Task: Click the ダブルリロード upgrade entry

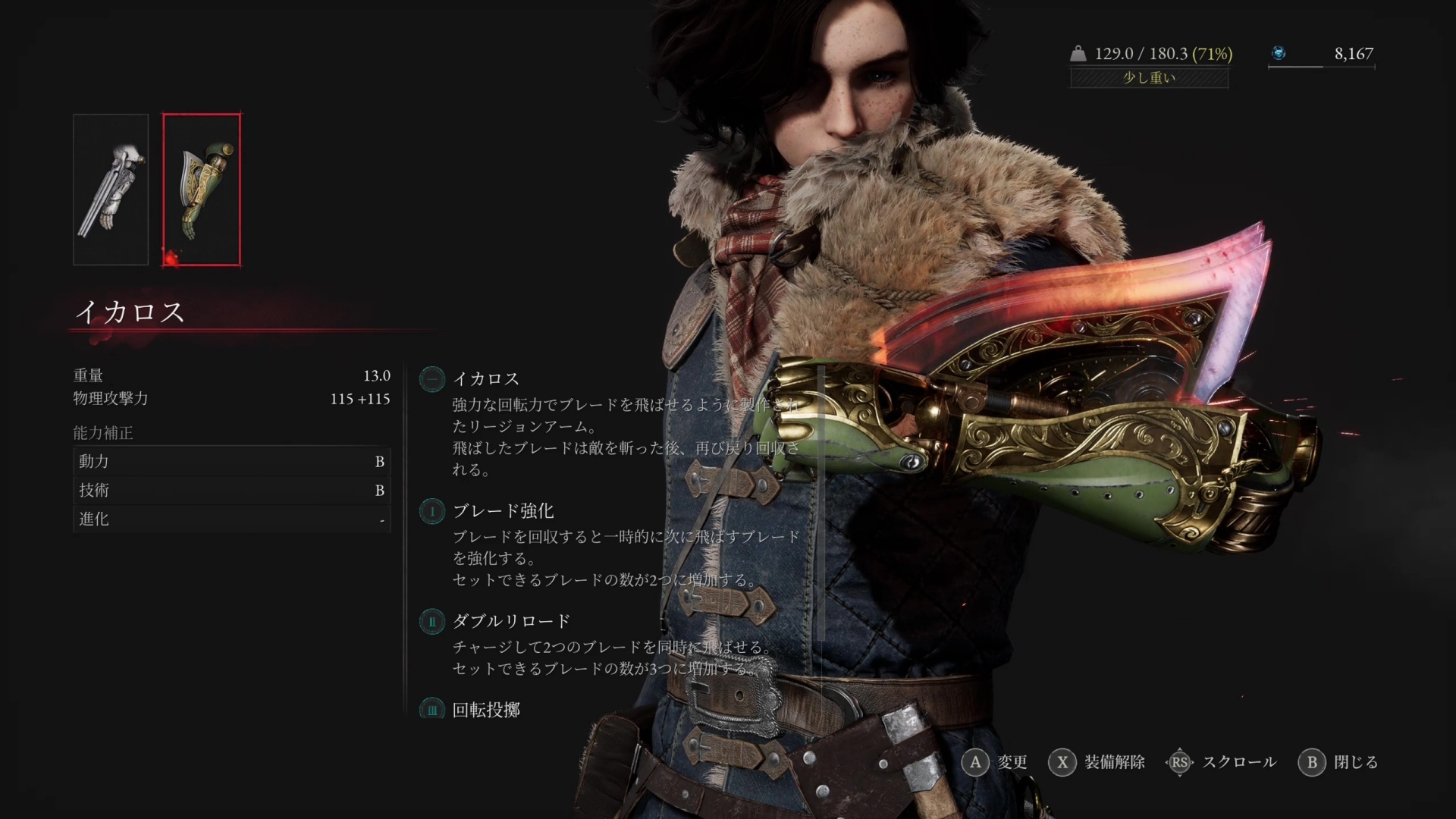Action: coord(511,621)
